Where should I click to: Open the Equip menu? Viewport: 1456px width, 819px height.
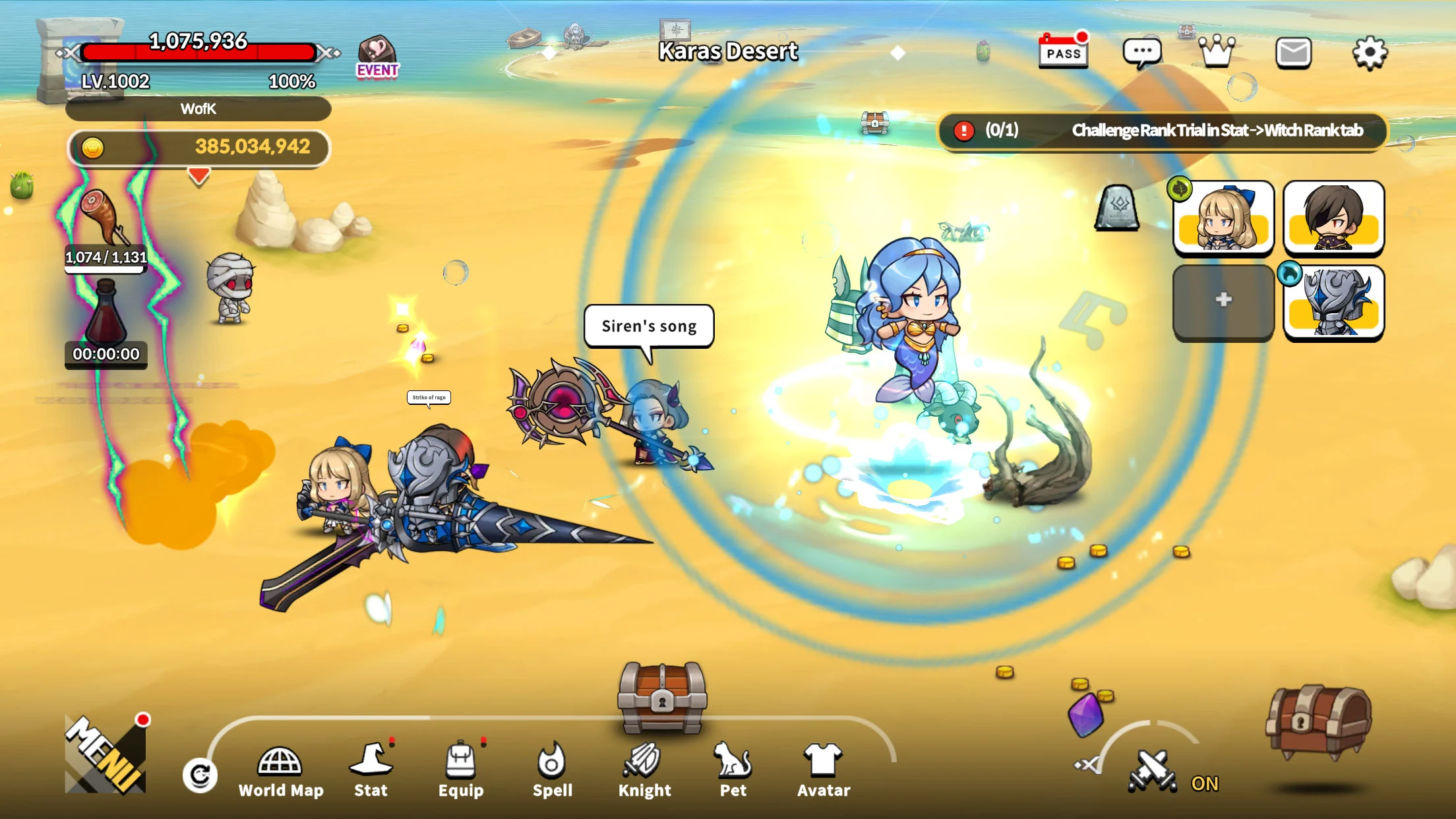click(461, 772)
